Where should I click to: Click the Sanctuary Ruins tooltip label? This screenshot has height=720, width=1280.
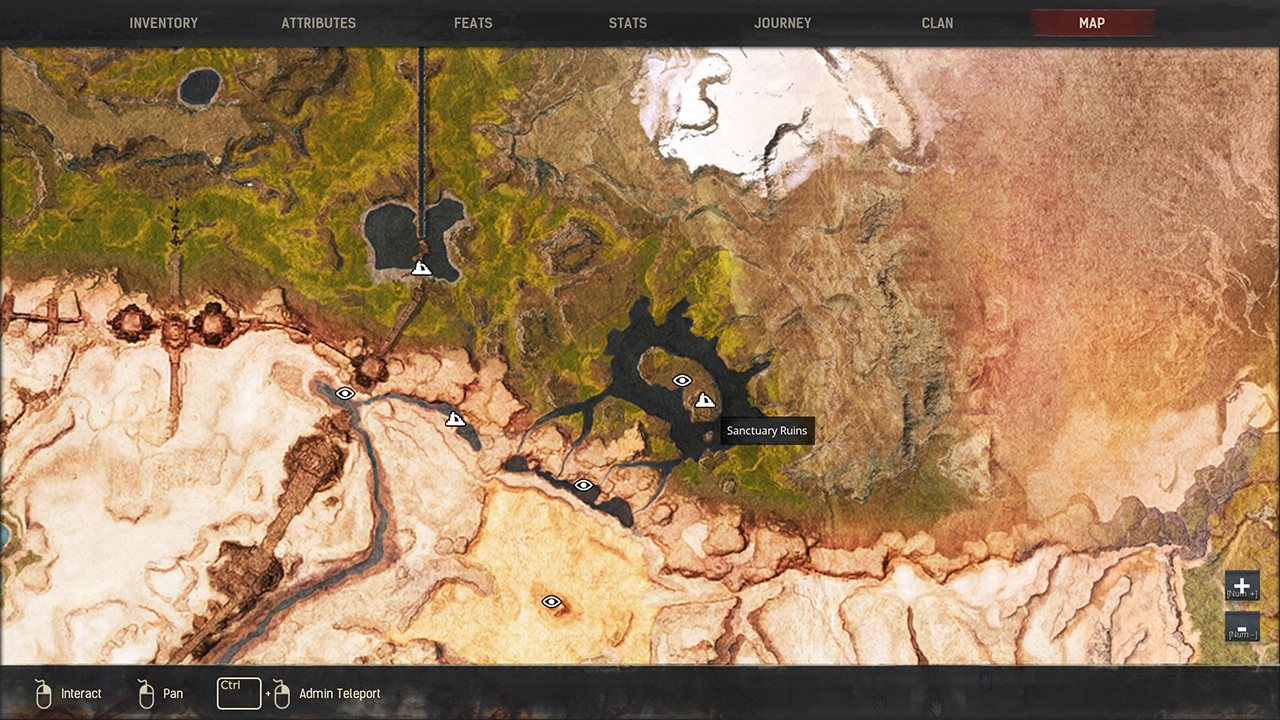[x=766, y=430]
